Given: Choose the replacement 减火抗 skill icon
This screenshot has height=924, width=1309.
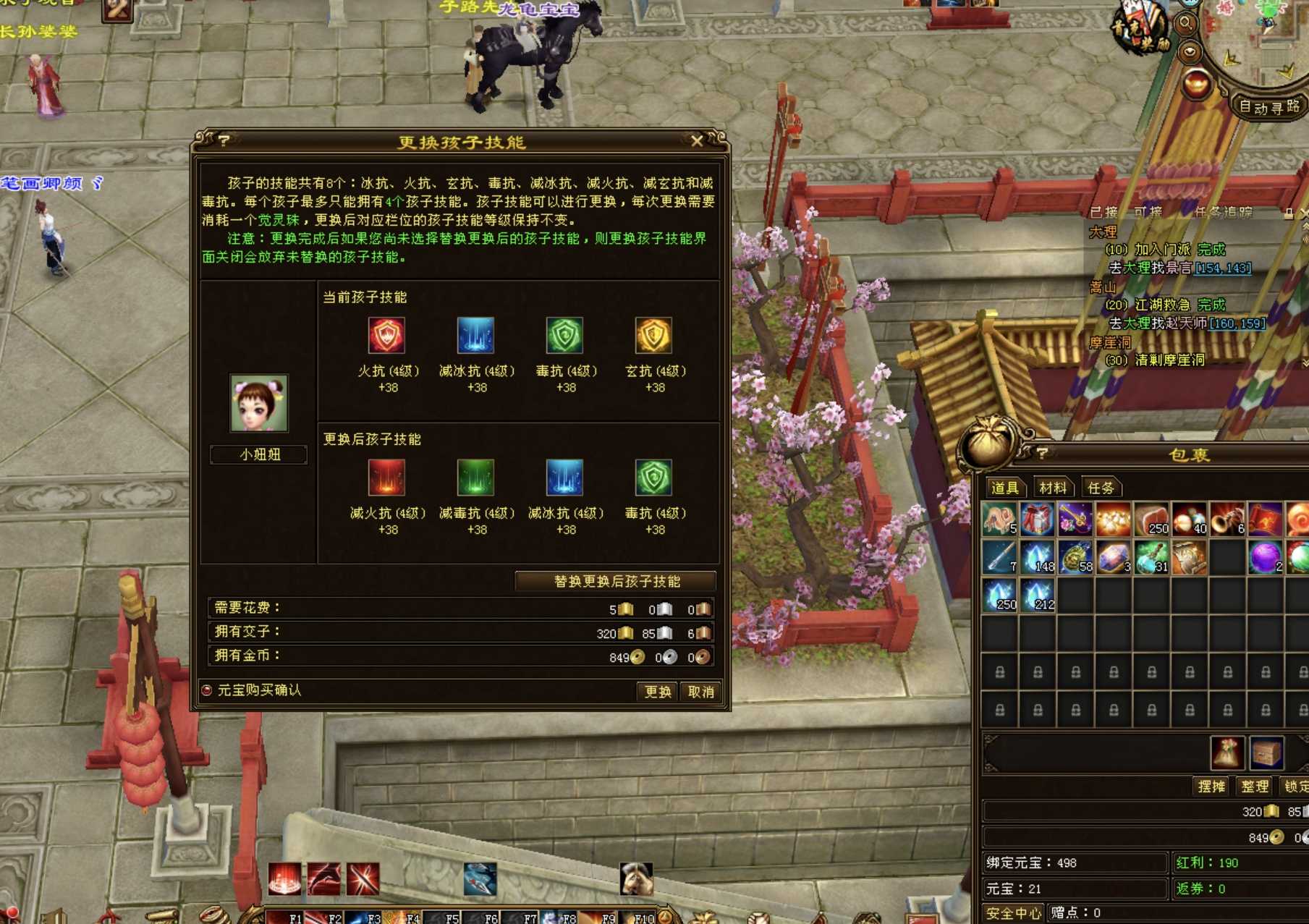Looking at the screenshot, I should (387, 478).
